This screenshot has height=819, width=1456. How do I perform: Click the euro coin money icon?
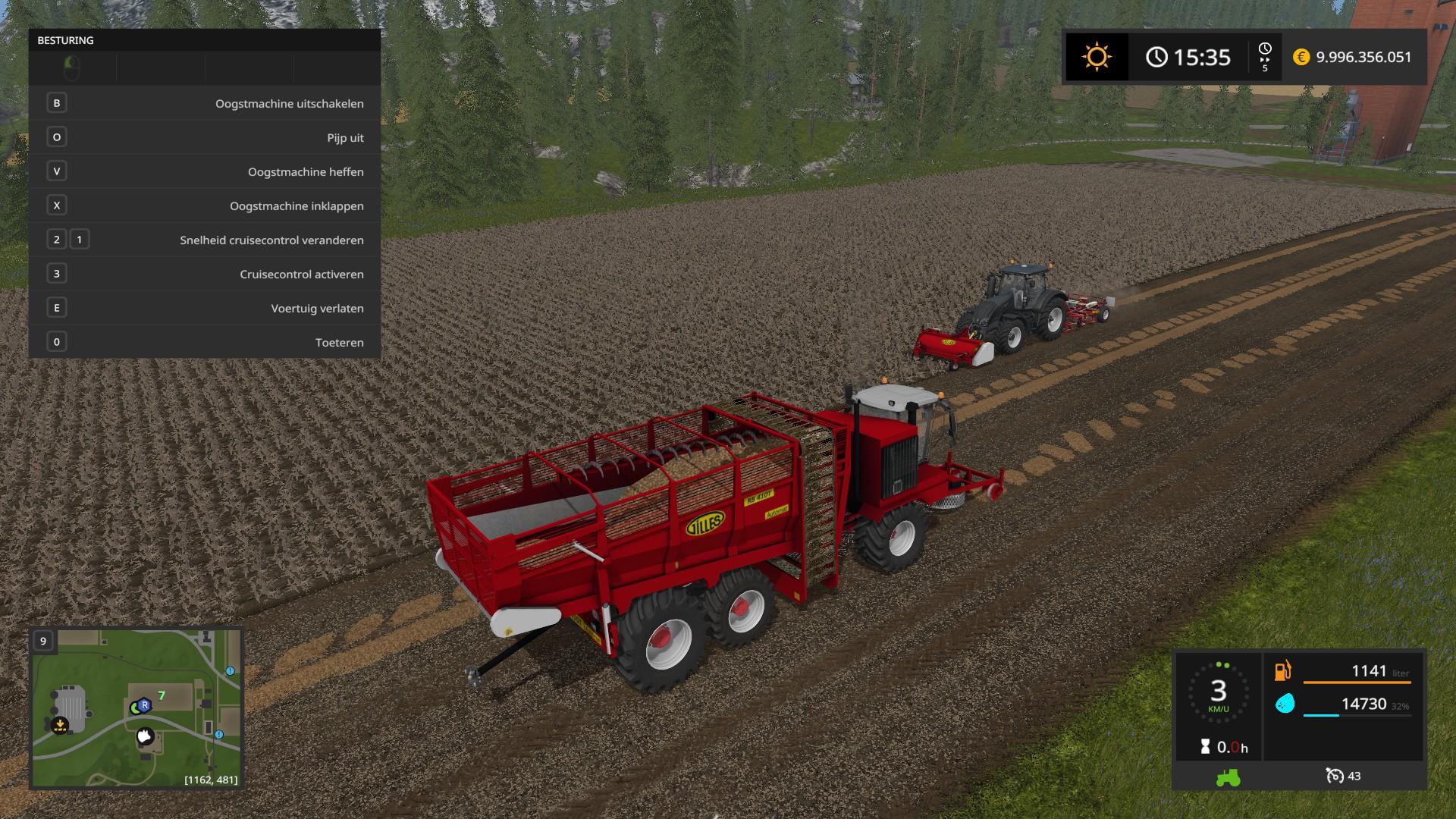1301,57
